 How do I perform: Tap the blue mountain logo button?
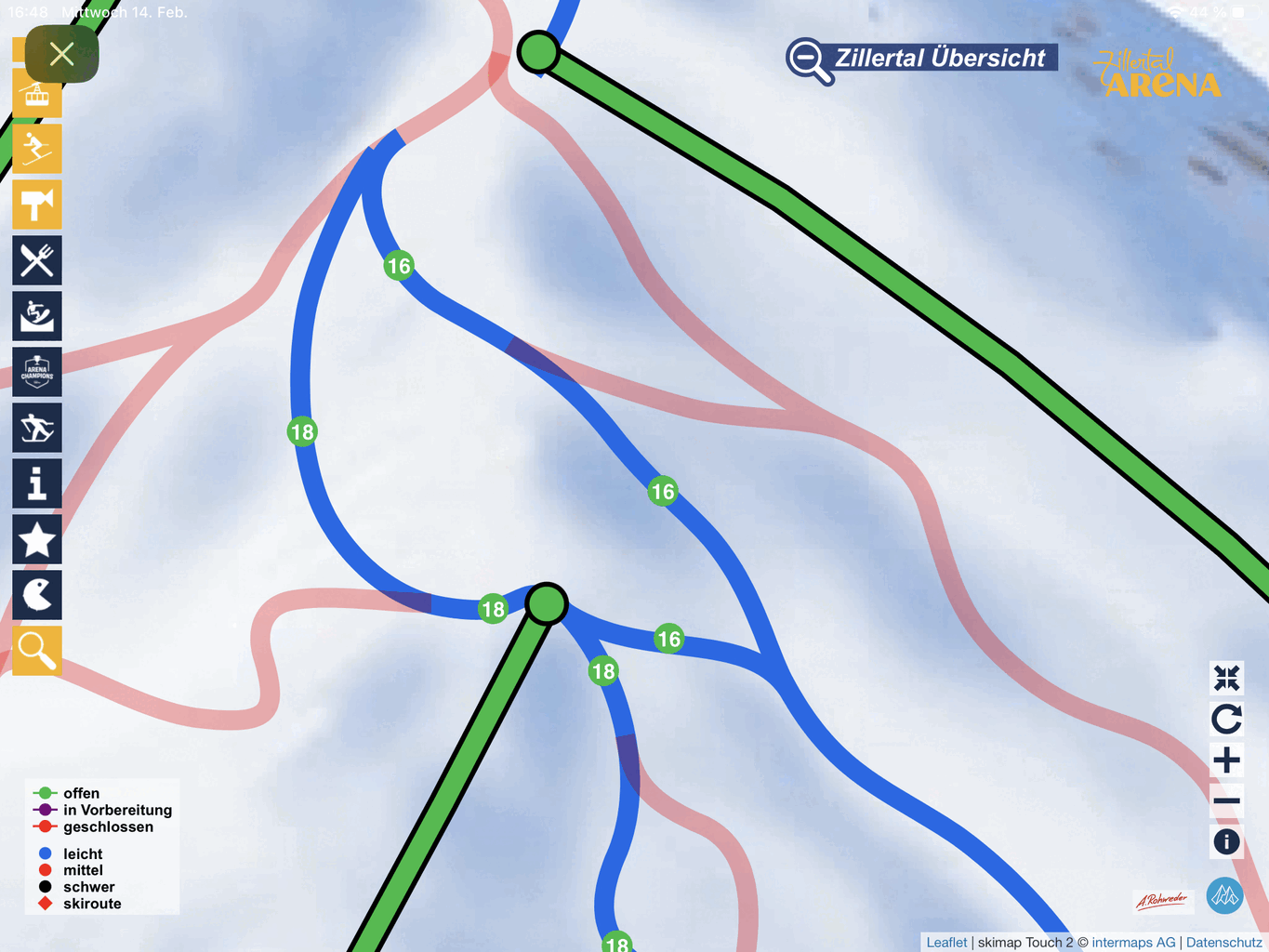(1224, 895)
